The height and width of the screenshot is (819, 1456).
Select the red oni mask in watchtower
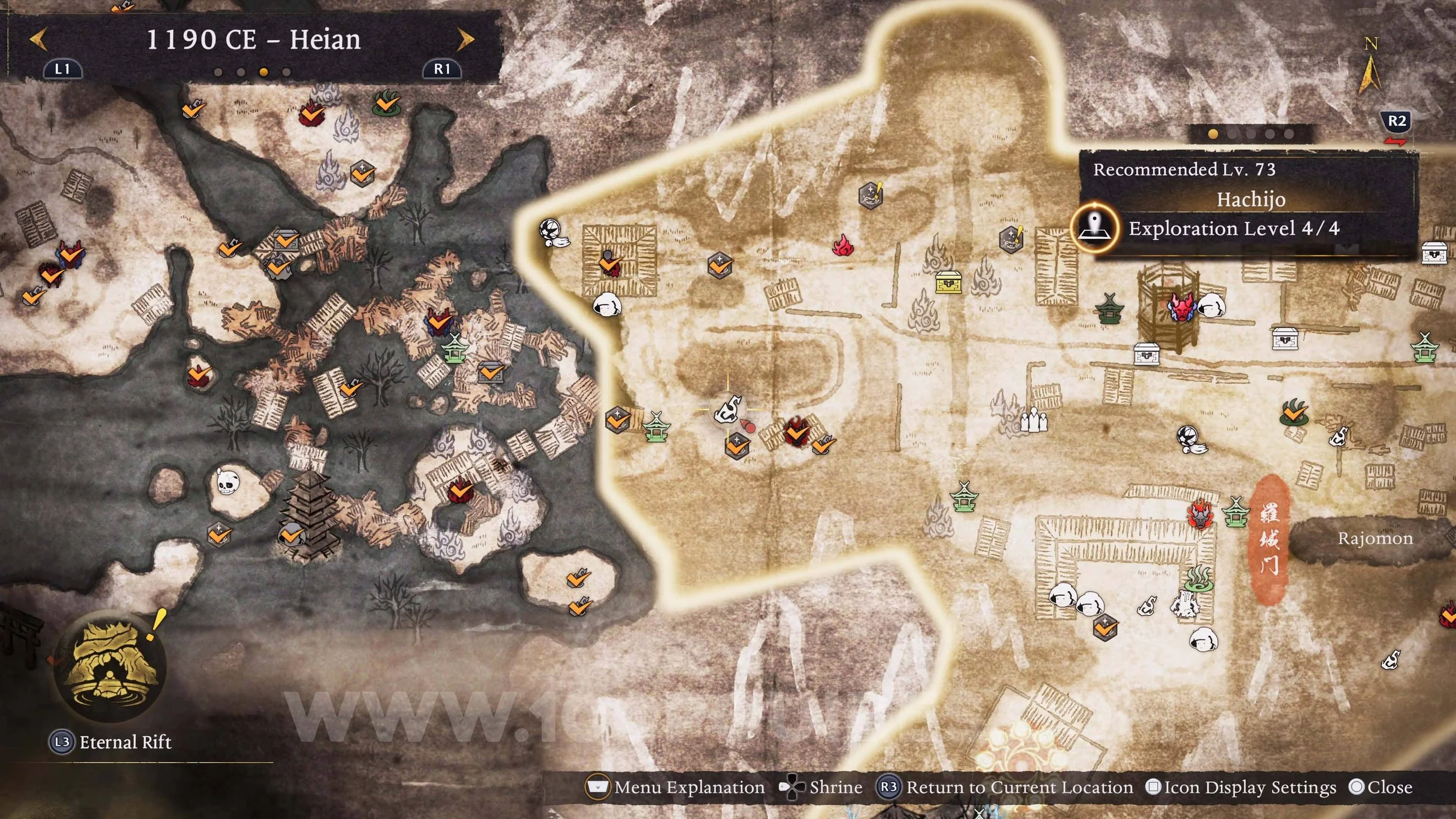click(1182, 307)
